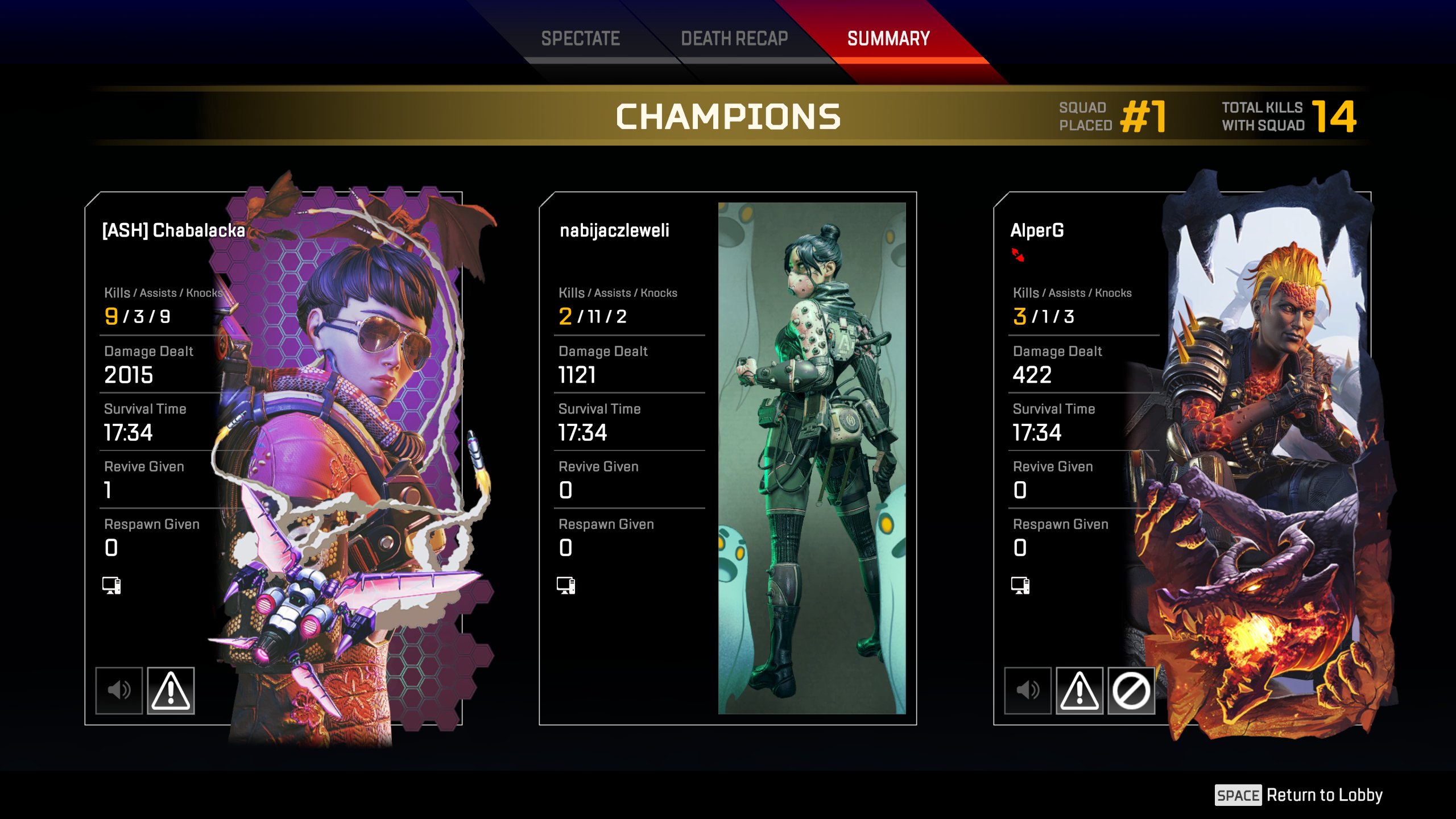
Task: Select nabijaczleweli's player card
Action: 727,458
